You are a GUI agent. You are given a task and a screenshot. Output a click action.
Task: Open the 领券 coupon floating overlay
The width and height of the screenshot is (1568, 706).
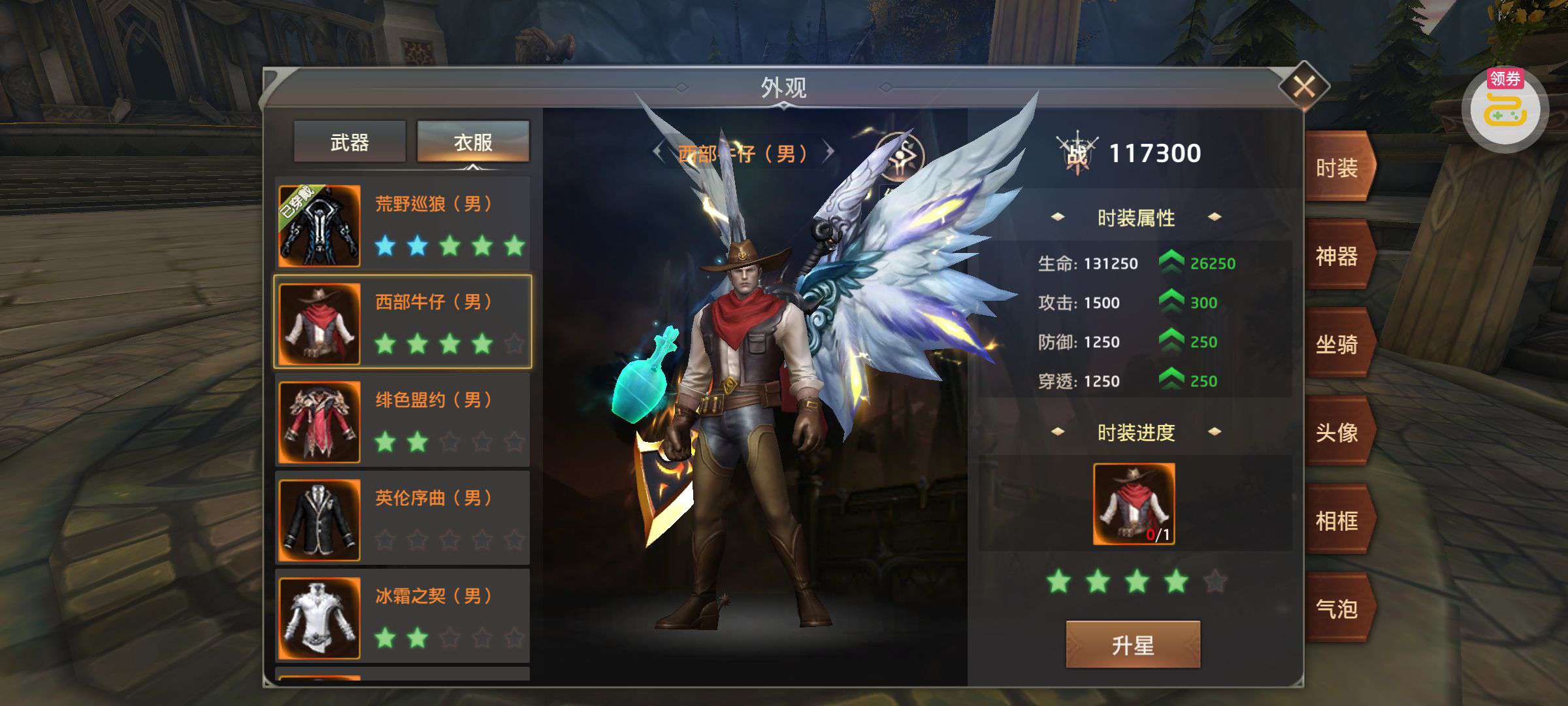tap(1505, 109)
